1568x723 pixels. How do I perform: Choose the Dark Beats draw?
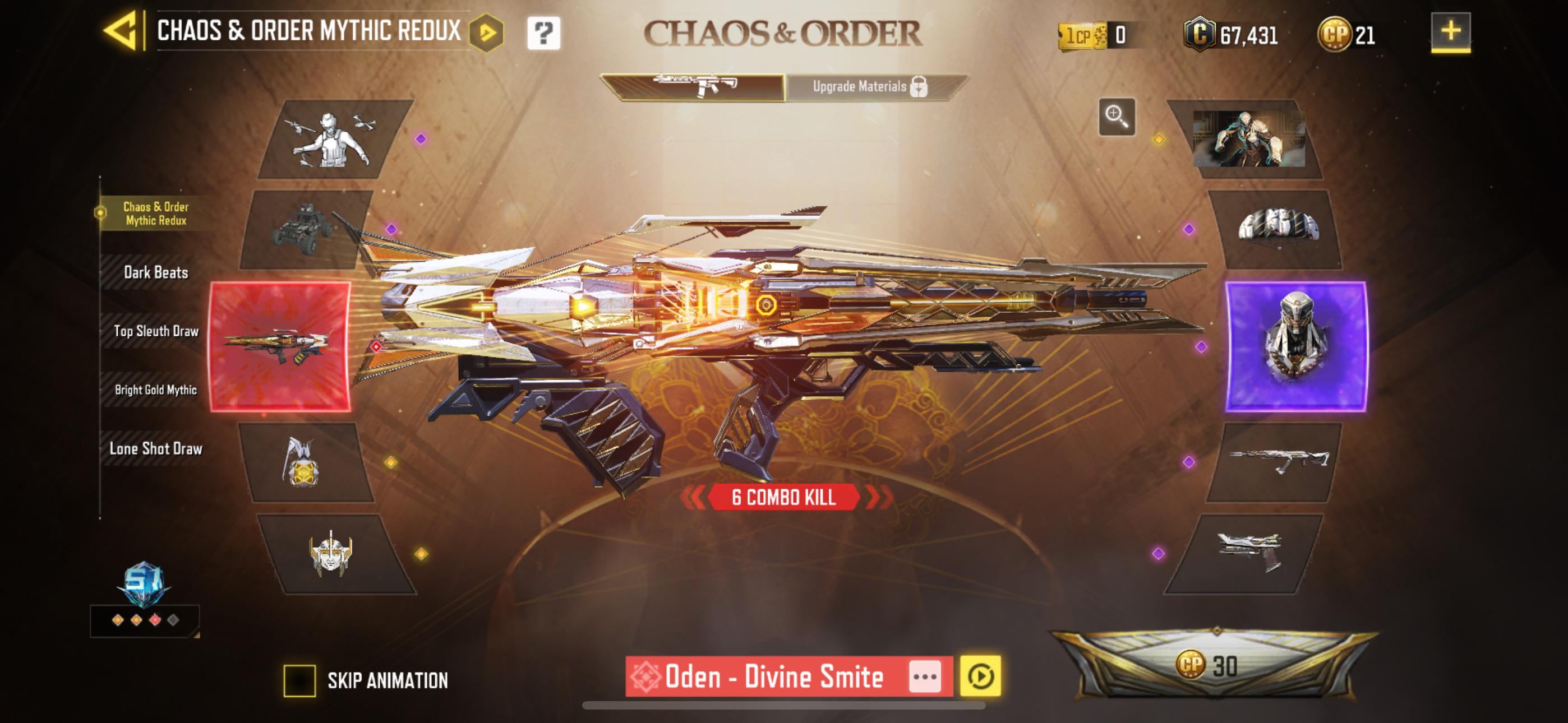pos(156,272)
